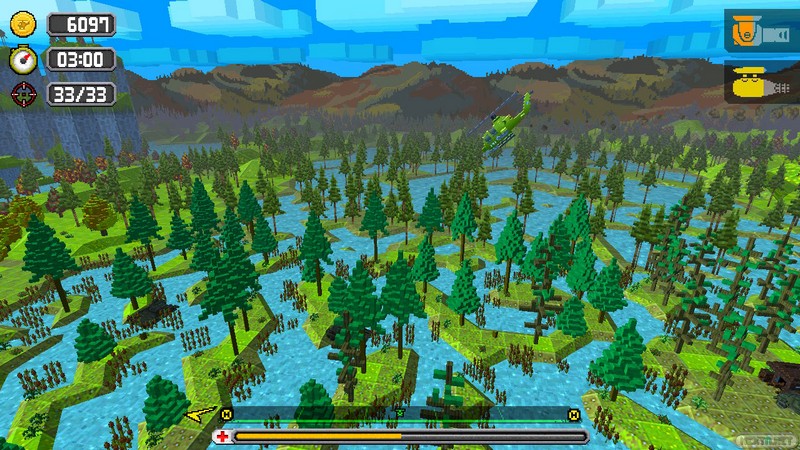
Task: Switch to the yellow minigun weapon
Action: point(762,84)
